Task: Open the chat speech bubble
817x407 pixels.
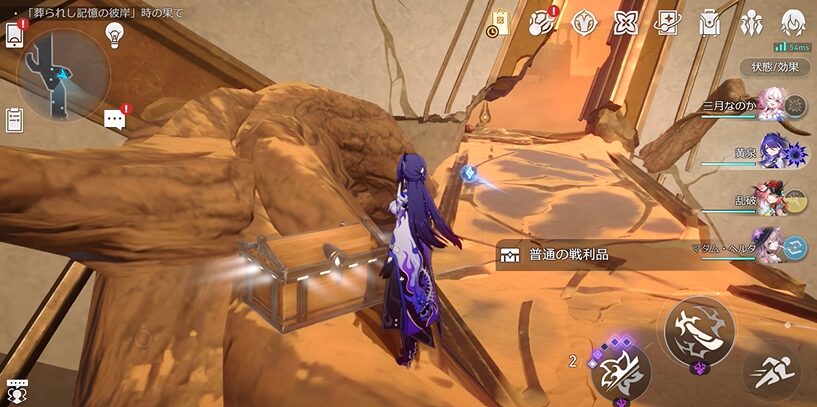Action: [115, 119]
